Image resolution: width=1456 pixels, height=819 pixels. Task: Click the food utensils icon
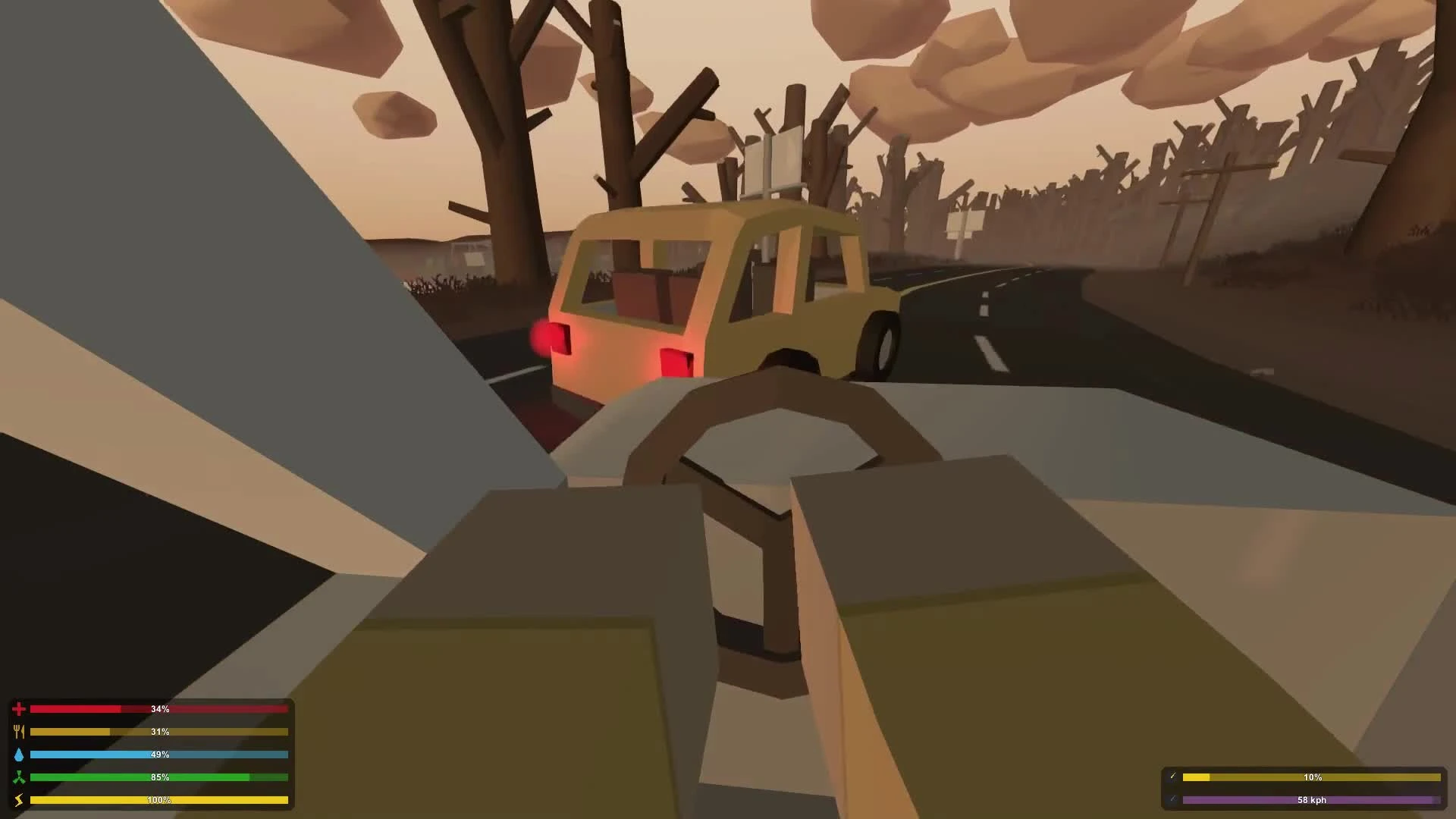(19, 731)
